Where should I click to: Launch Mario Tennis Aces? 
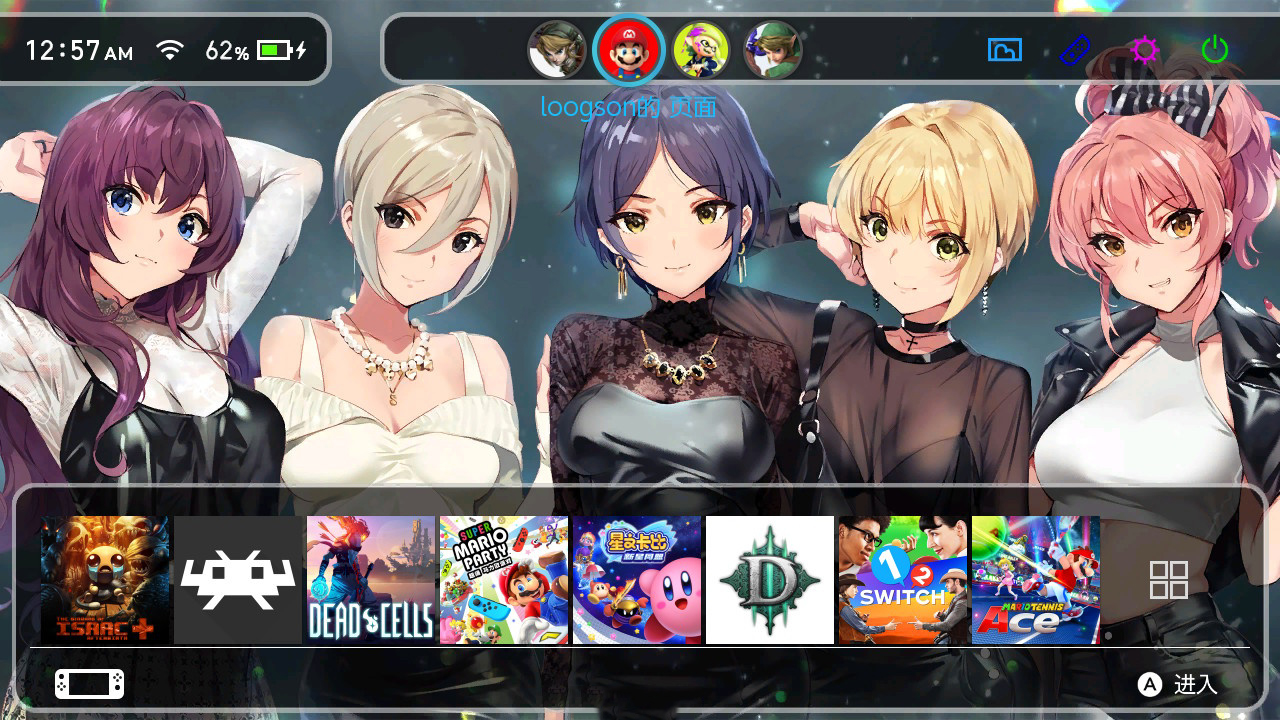1036,580
